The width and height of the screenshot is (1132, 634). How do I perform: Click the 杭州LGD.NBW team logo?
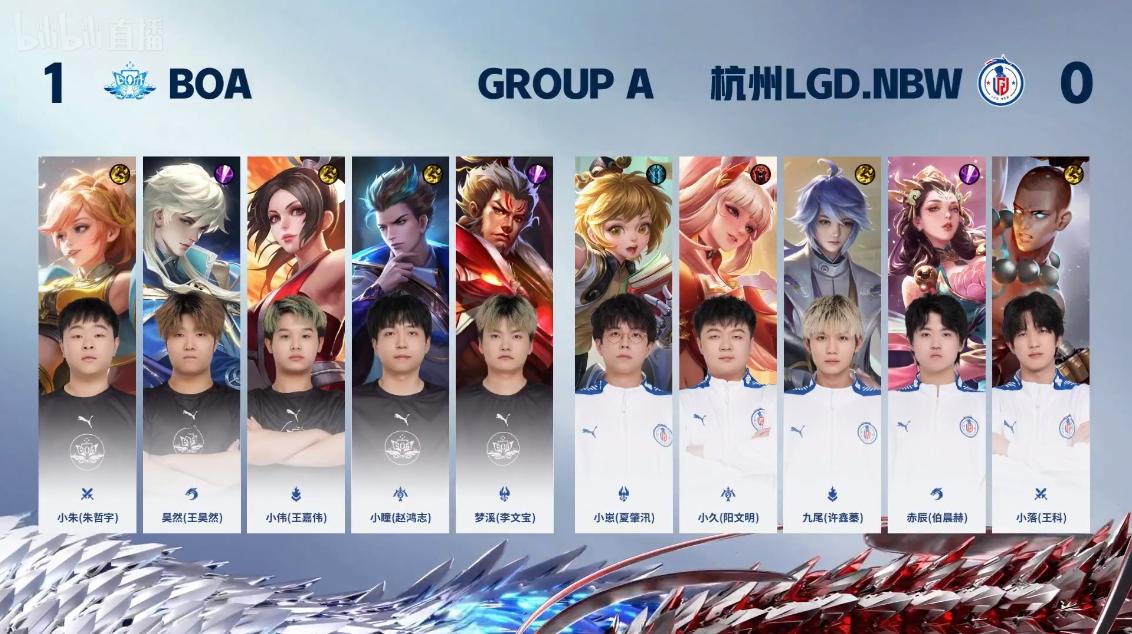1000,84
